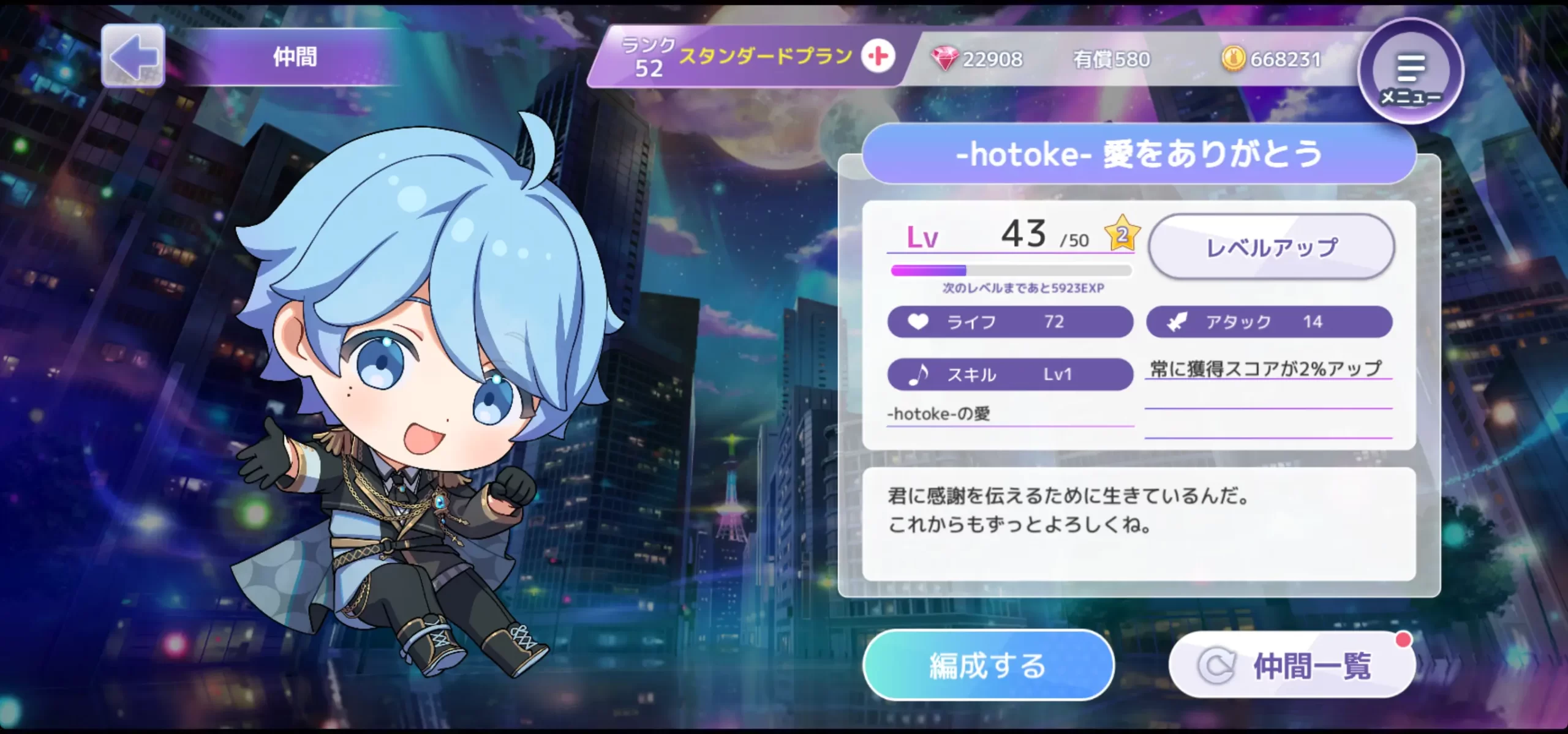Go back using the arrow button

(x=133, y=56)
